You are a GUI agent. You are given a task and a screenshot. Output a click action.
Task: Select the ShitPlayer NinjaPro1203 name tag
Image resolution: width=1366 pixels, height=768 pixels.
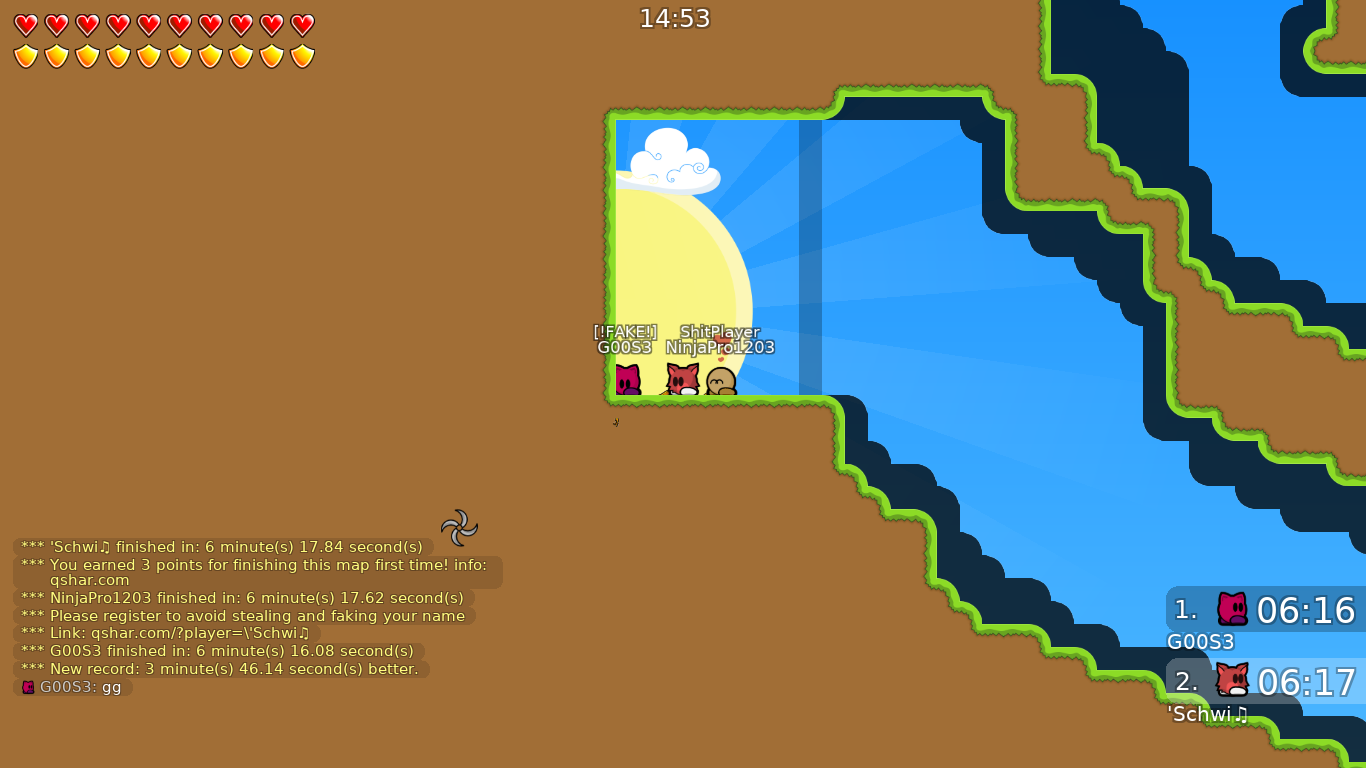(720, 339)
